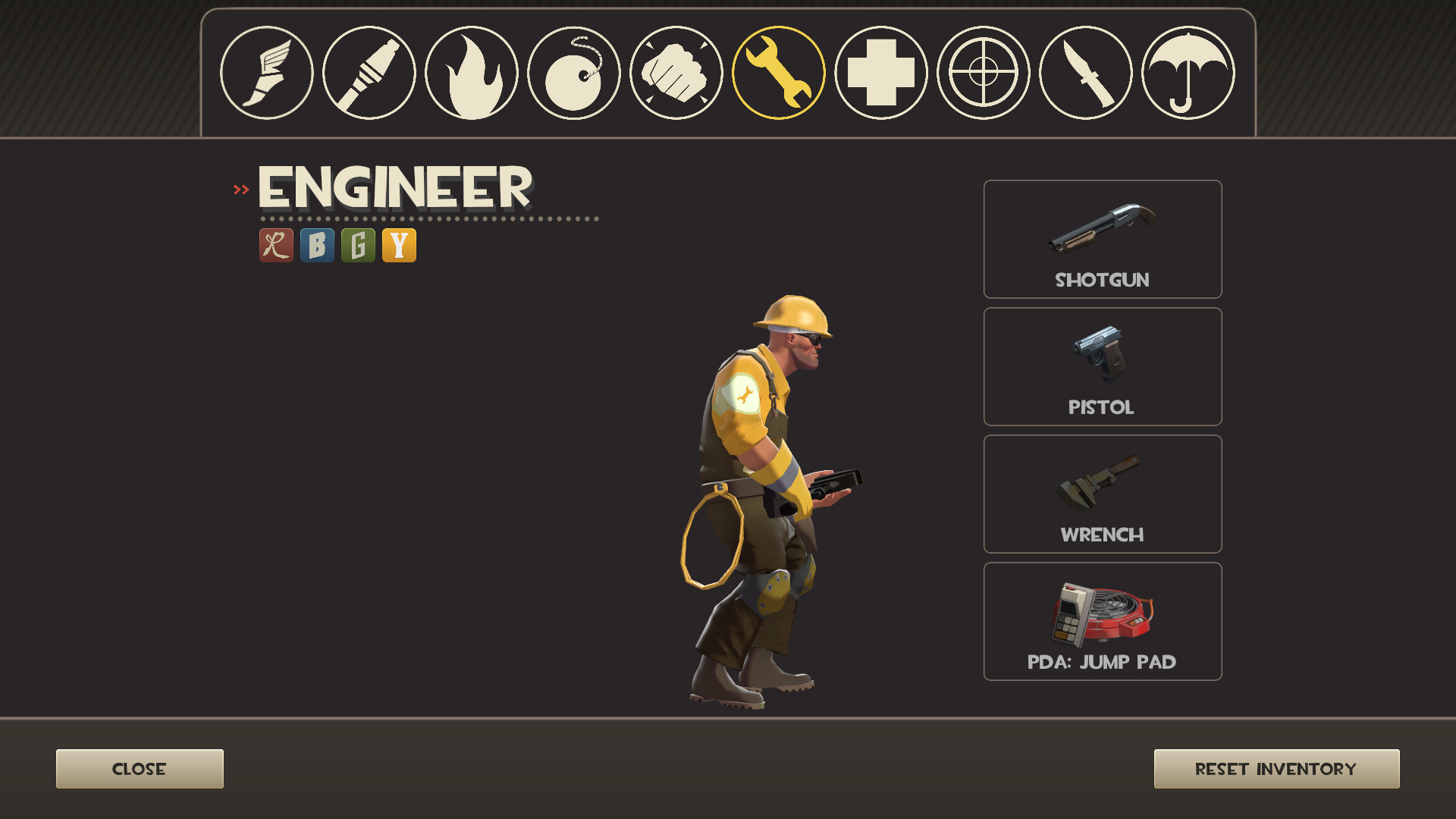
Task: Click the Close button
Action: pos(139,768)
